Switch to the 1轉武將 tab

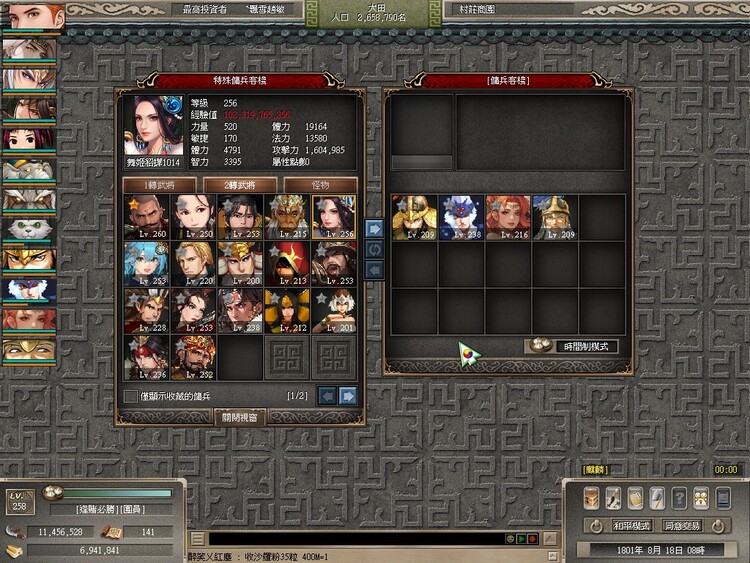(158, 185)
